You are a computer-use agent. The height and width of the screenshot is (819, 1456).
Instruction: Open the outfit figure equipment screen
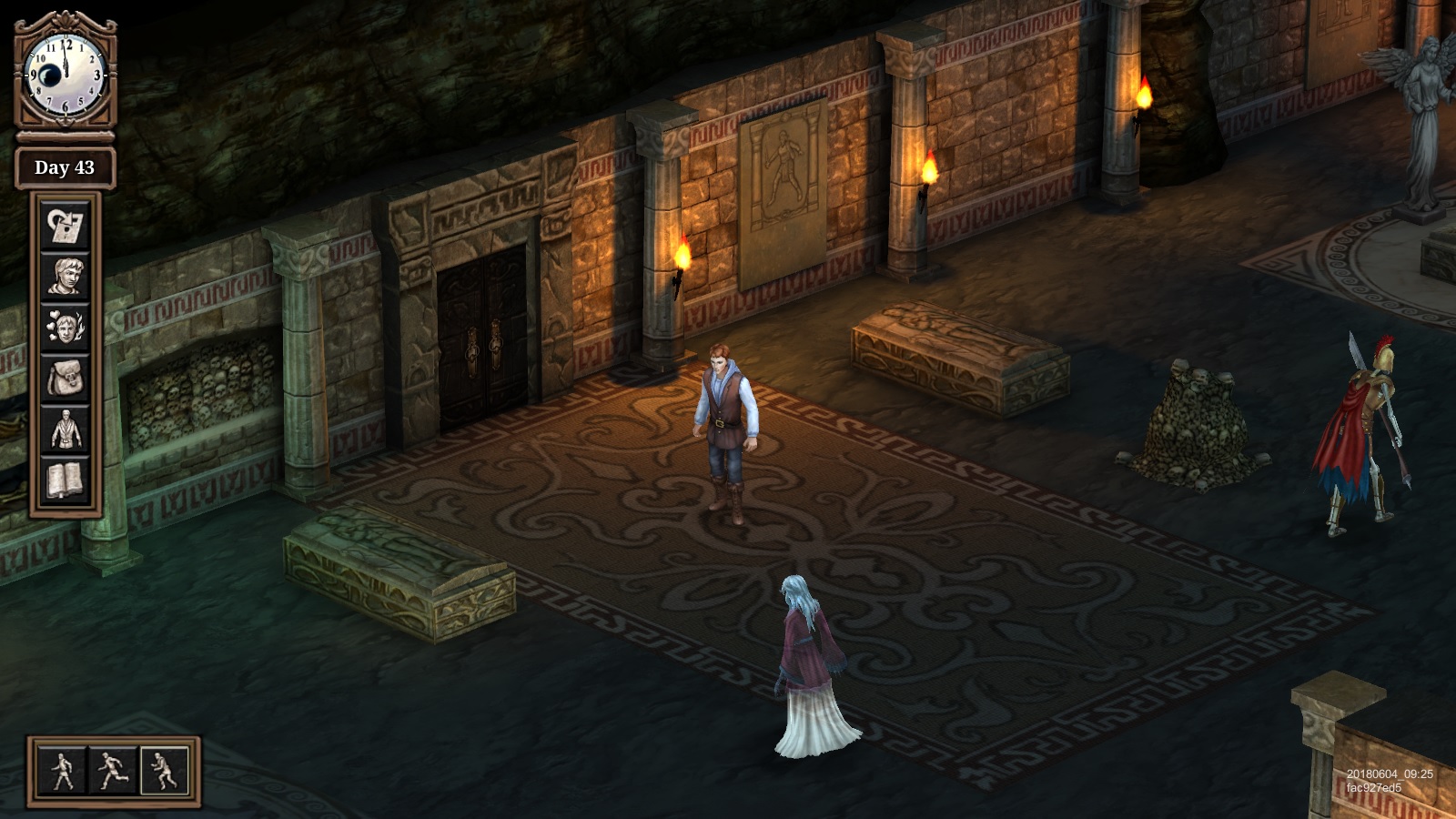tap(65, 430)
